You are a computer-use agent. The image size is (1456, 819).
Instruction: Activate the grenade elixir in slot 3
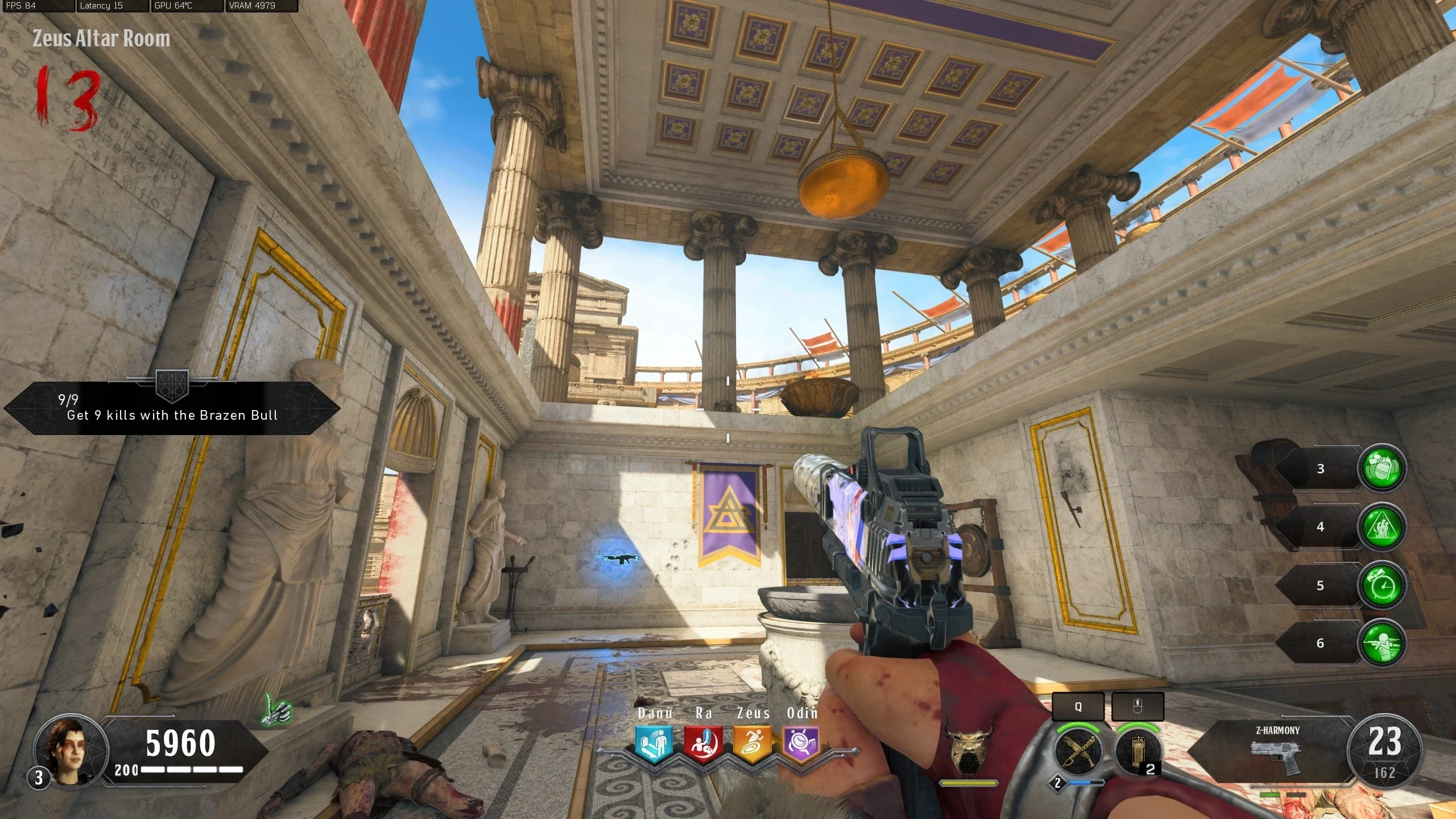[x=1382, y=469]
